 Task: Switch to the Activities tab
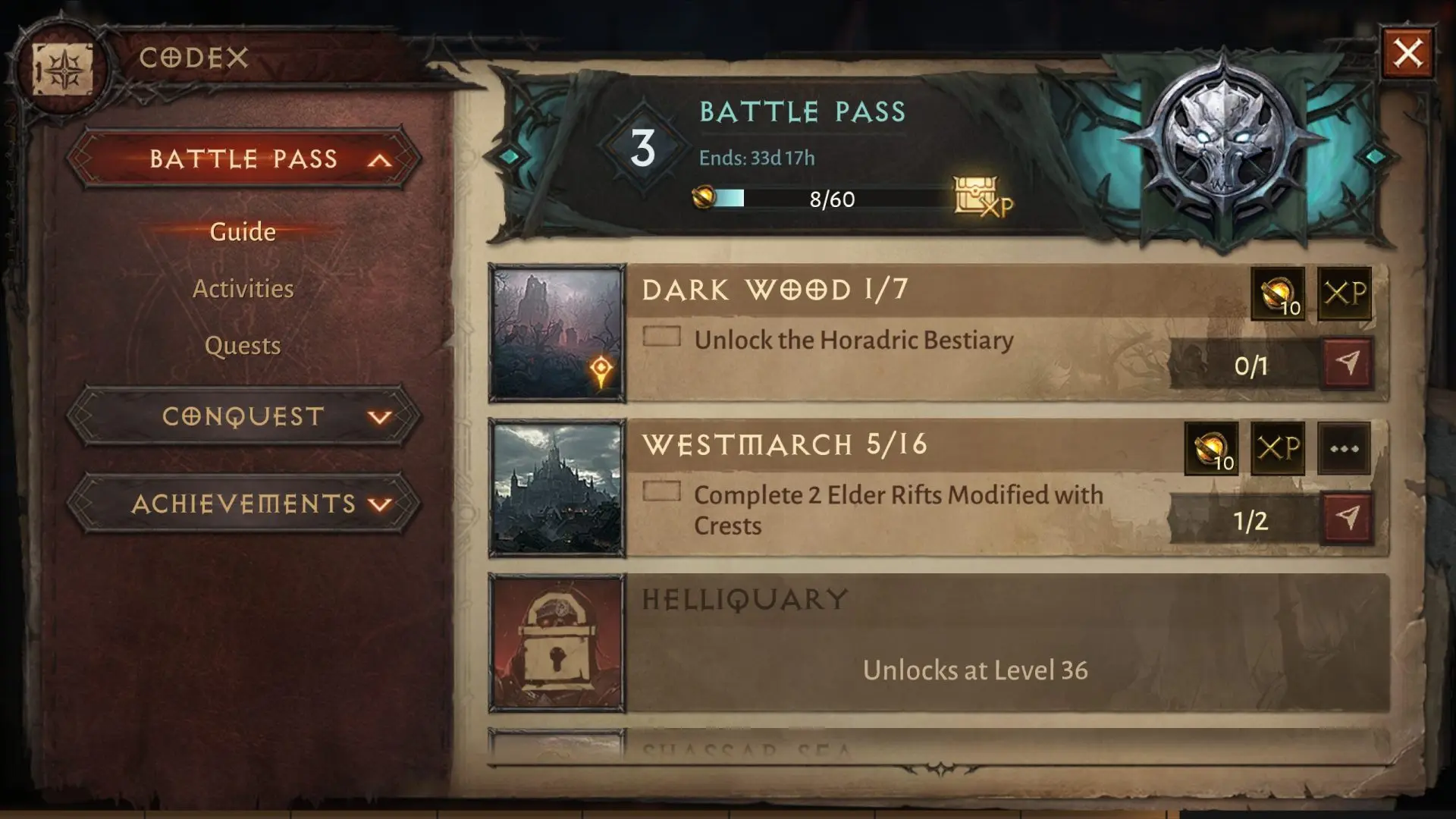click(x=243, y=288)
